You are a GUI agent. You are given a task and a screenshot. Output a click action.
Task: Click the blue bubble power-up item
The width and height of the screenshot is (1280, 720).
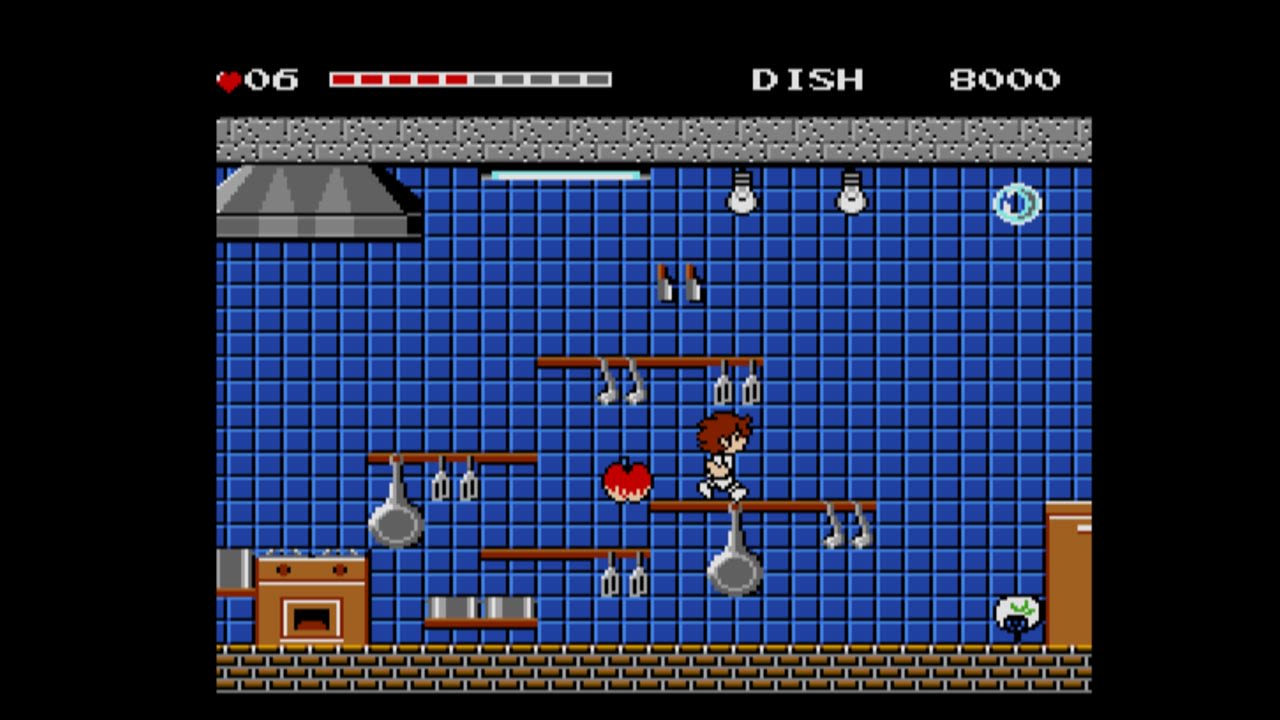point(1017,204)
